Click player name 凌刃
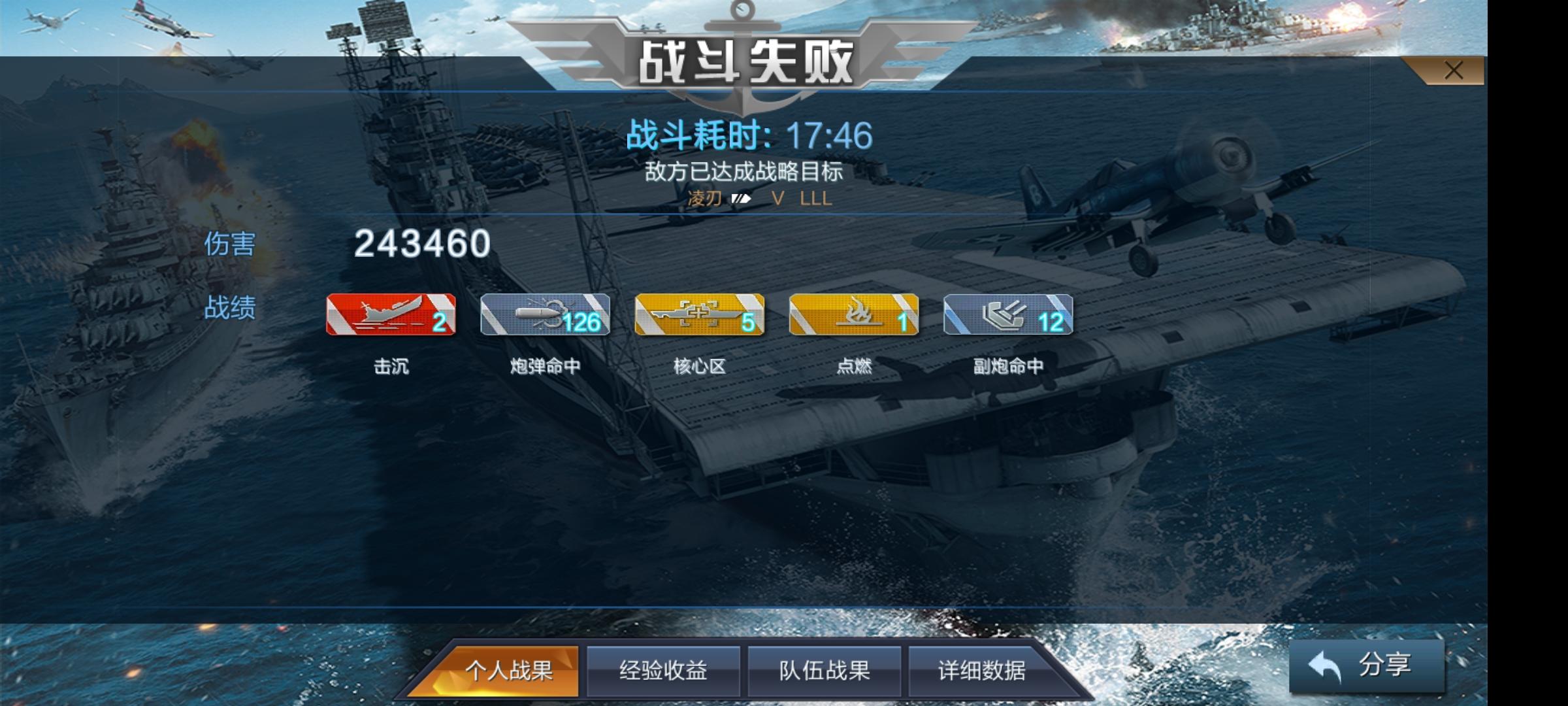This screenshot has height=706, width=1568. point(704,199)
